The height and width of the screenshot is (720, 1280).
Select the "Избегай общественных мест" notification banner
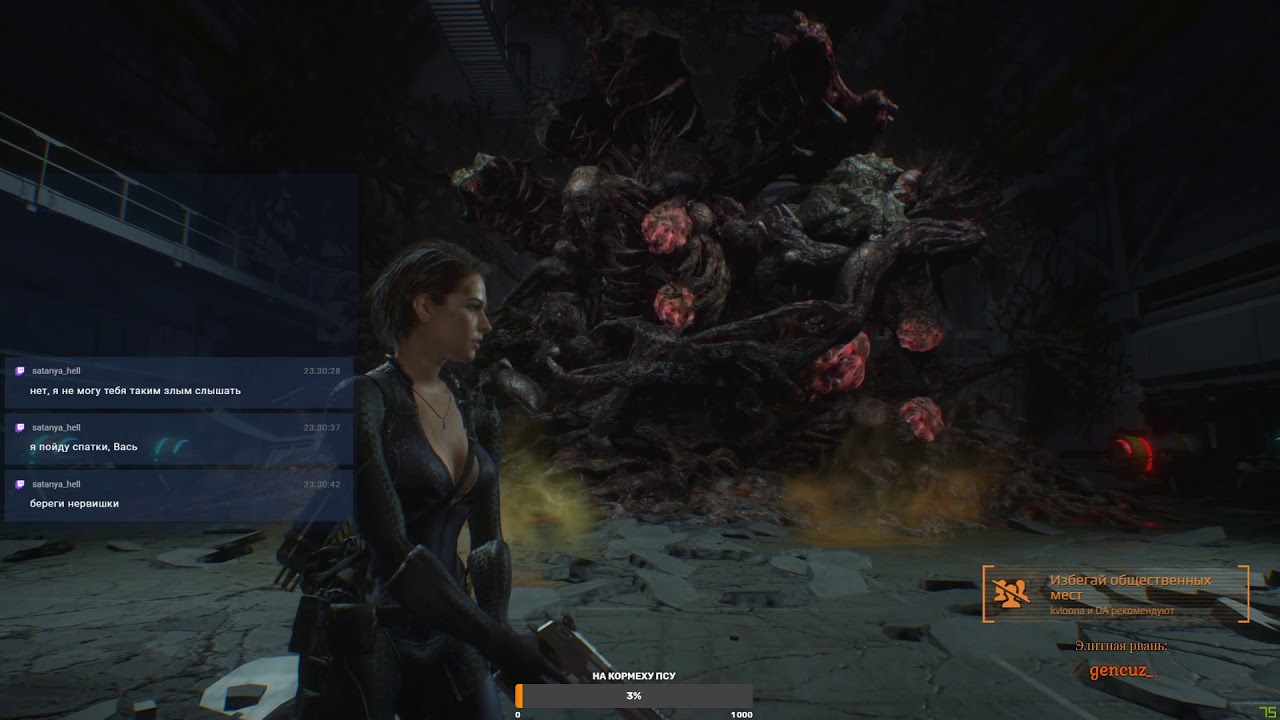[1115, 594]
